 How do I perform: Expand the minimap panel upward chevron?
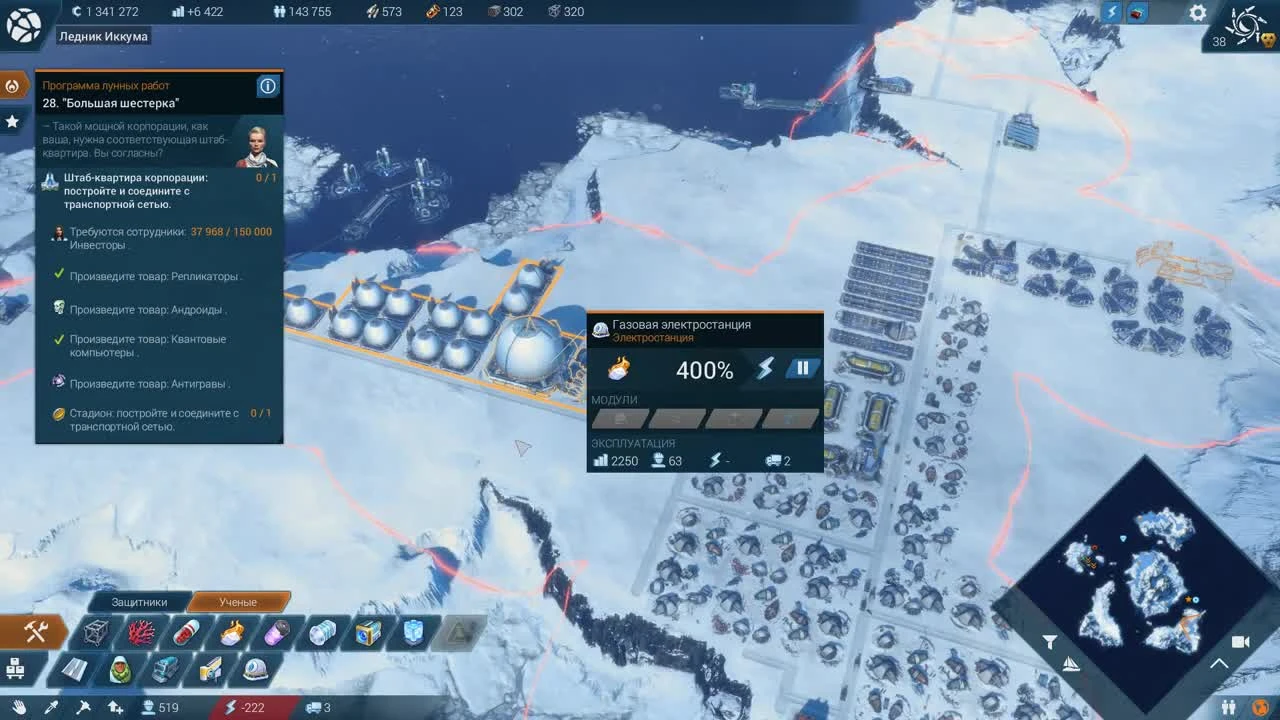pos(1218,663)
